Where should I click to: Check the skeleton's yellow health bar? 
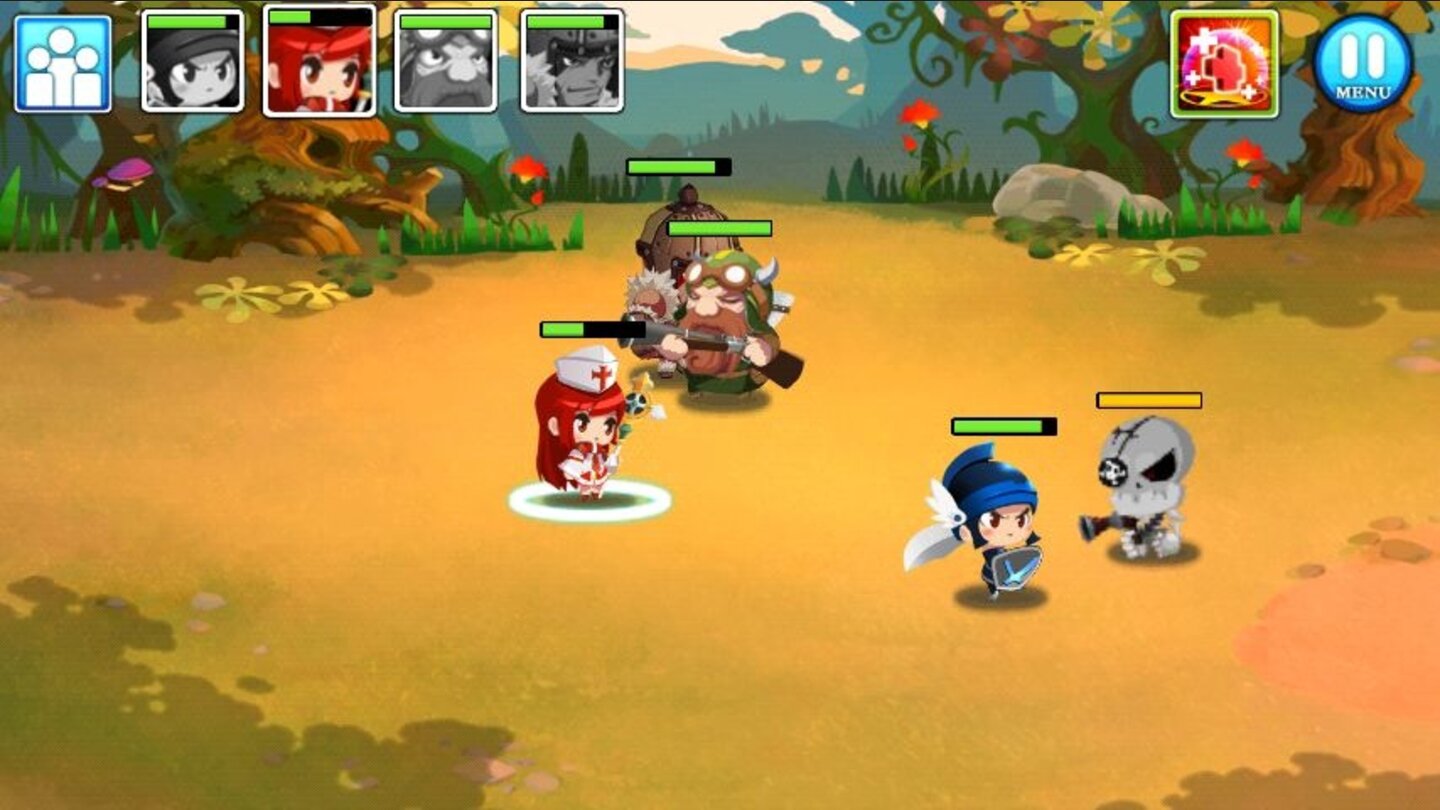(1148, 402)
